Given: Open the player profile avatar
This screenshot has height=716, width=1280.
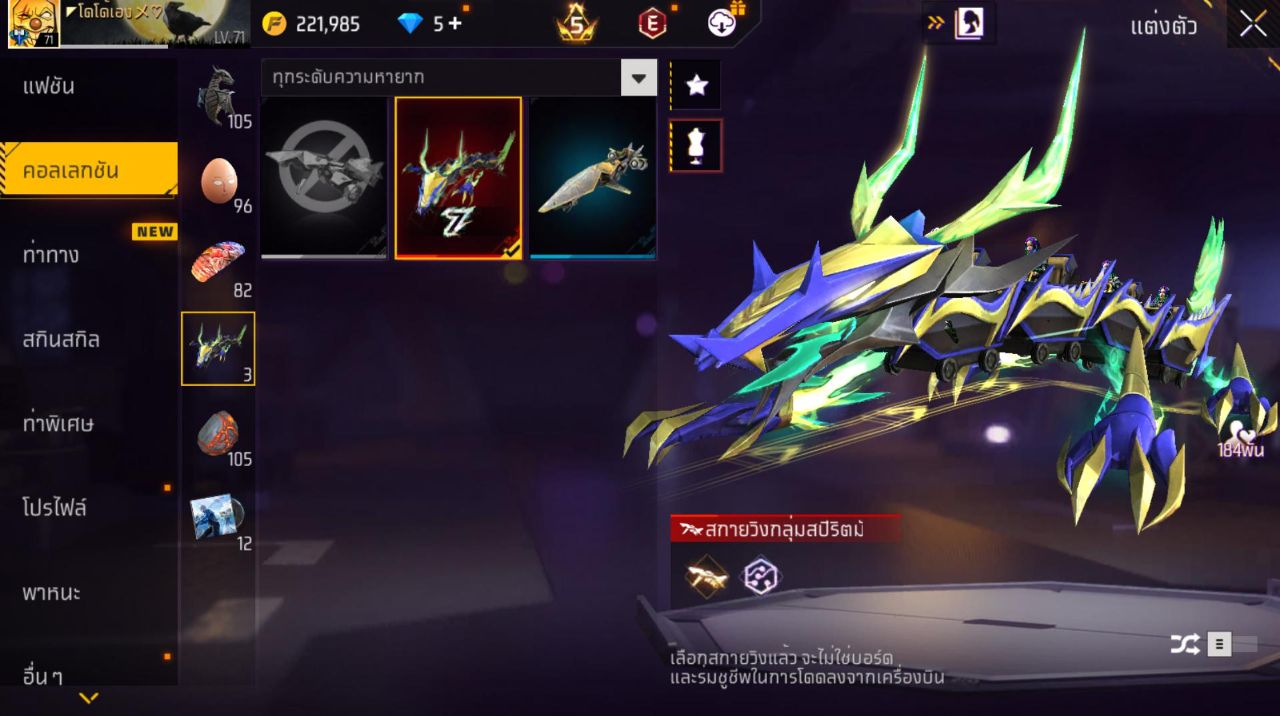Looking at the screenshot, I should [33, 24].
